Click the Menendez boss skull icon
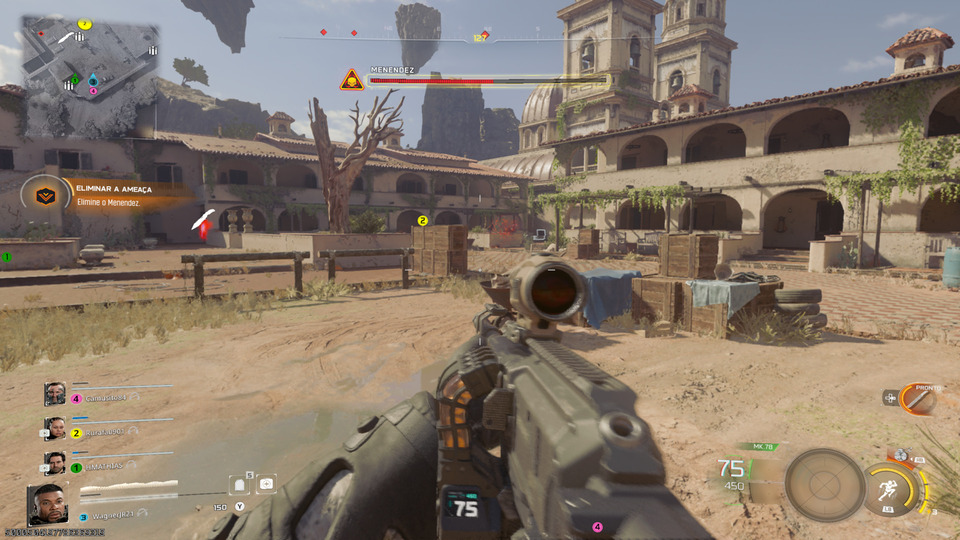960x540 pixels. click(x=351, y=80)
